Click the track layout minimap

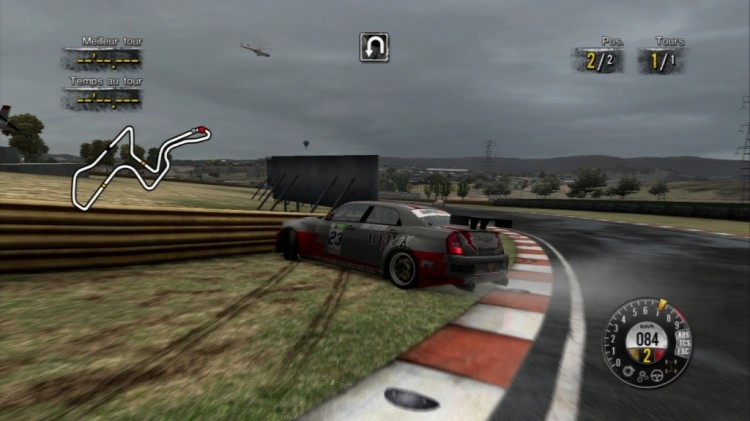141,165
